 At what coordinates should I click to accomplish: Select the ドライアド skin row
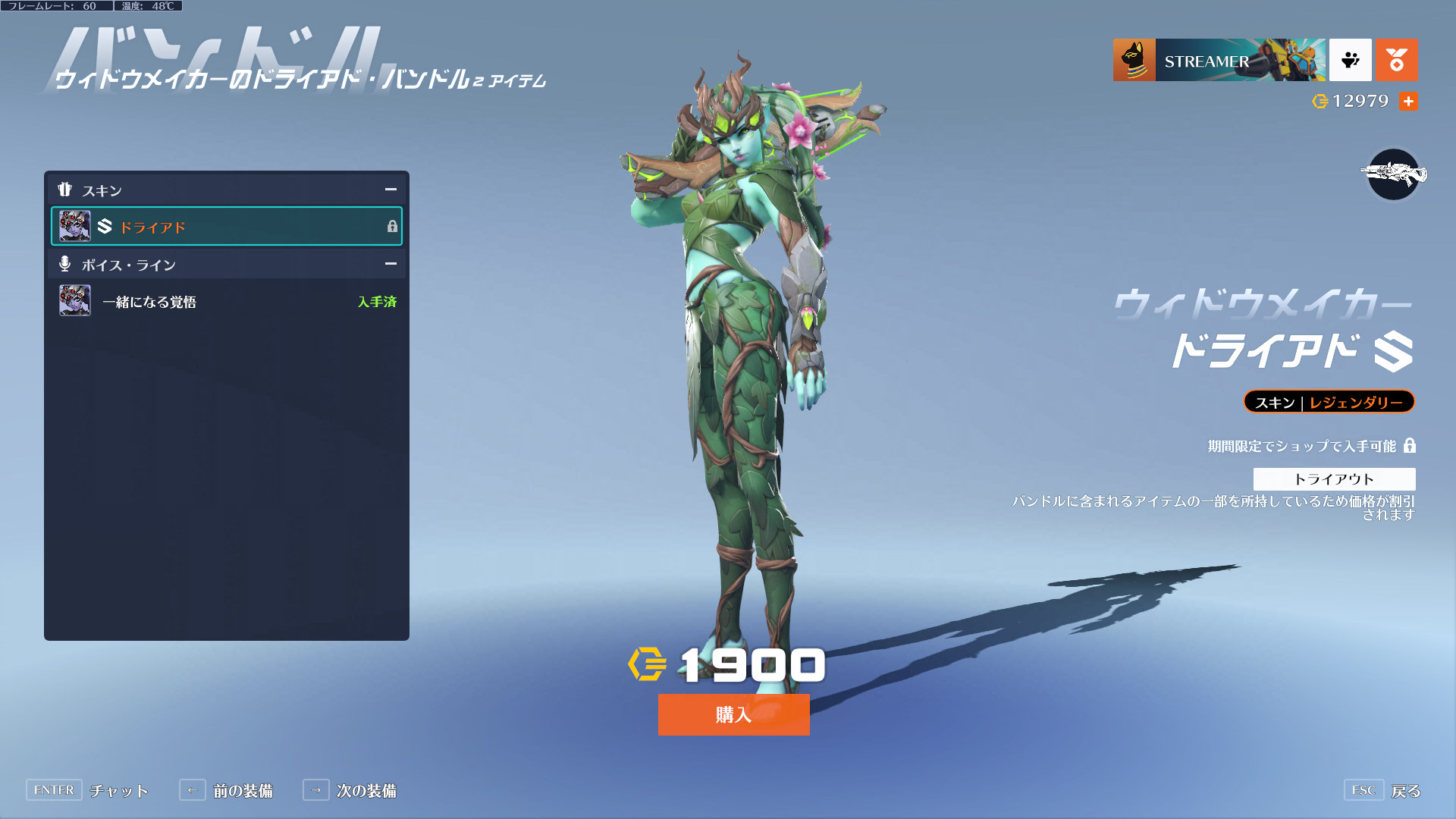coord(226,226)
